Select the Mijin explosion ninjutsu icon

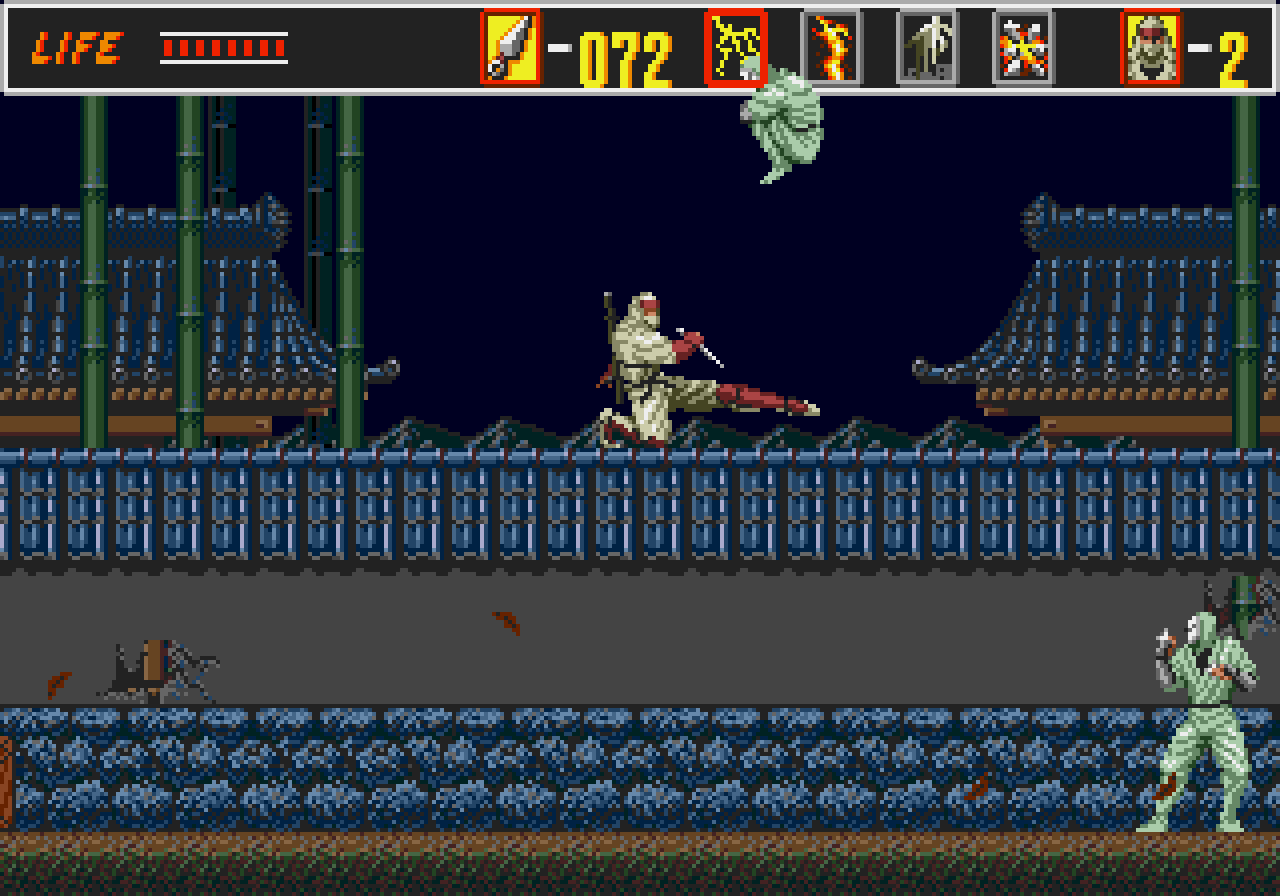tap(1022, 45)
